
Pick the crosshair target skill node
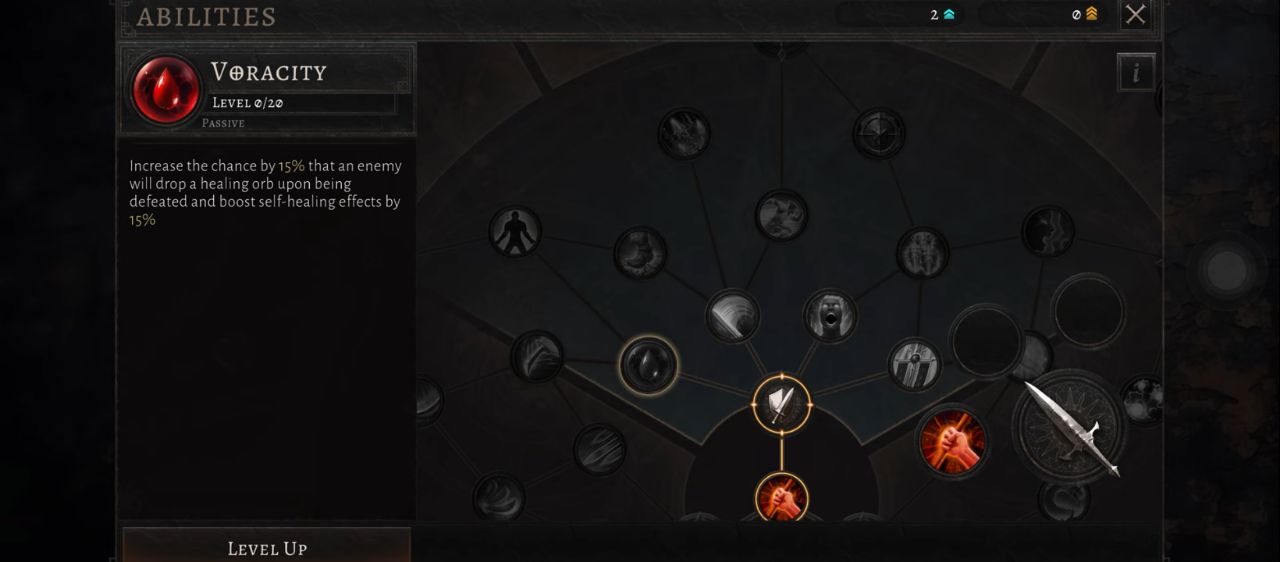pyautogui.click(x=879, y=133)
